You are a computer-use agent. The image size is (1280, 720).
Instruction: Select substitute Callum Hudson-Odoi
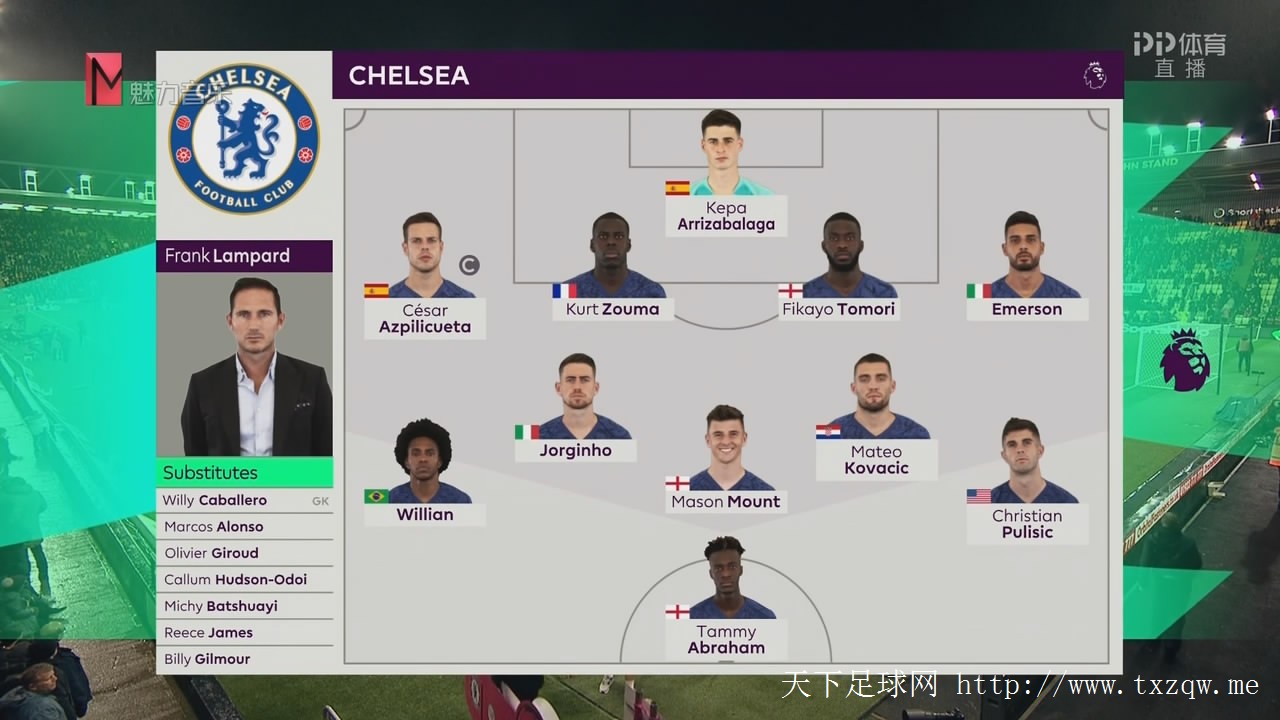coord(244,580)
